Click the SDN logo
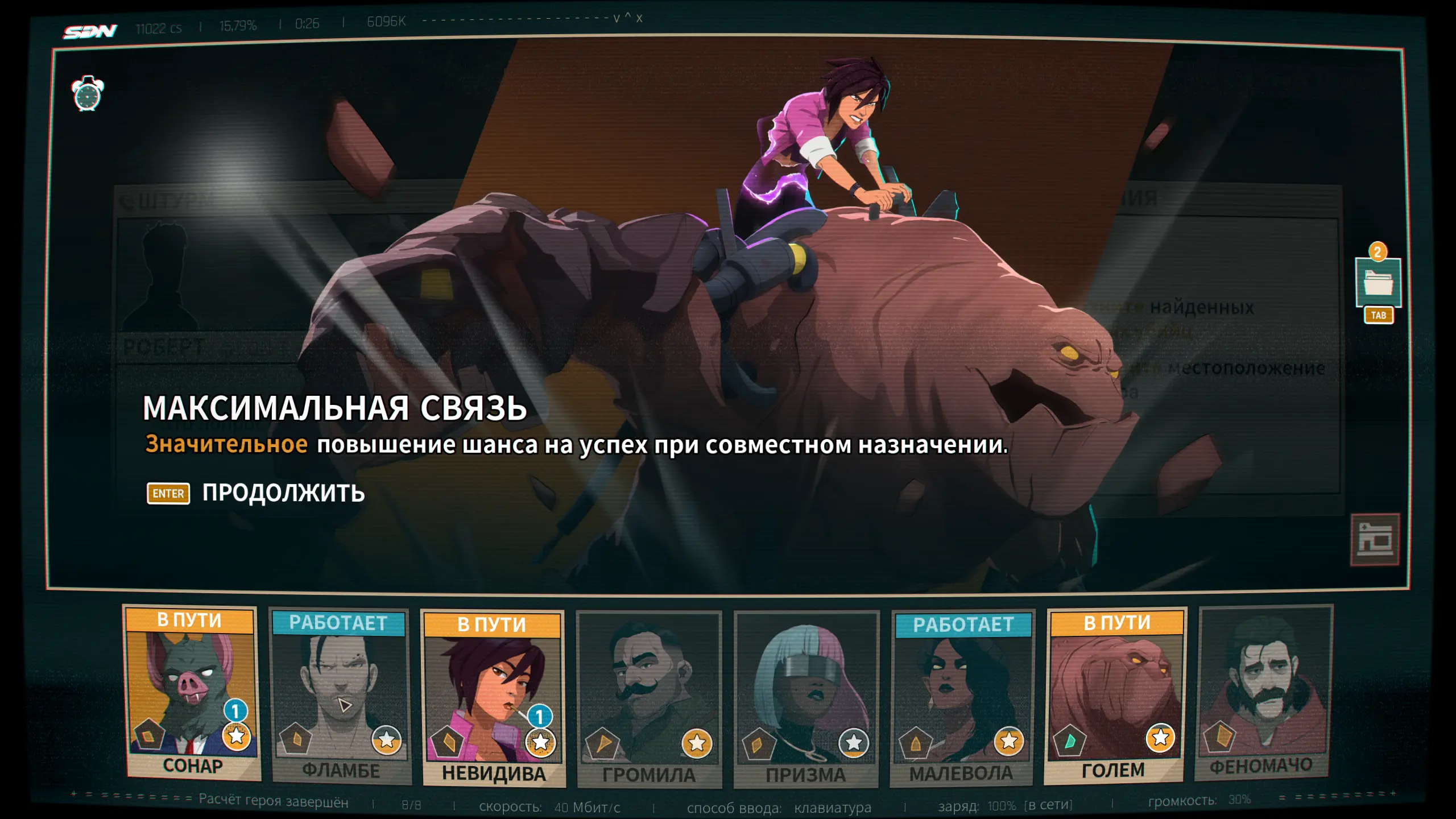The height and width of the screenshot is (819, 1456). coord(90,31)
